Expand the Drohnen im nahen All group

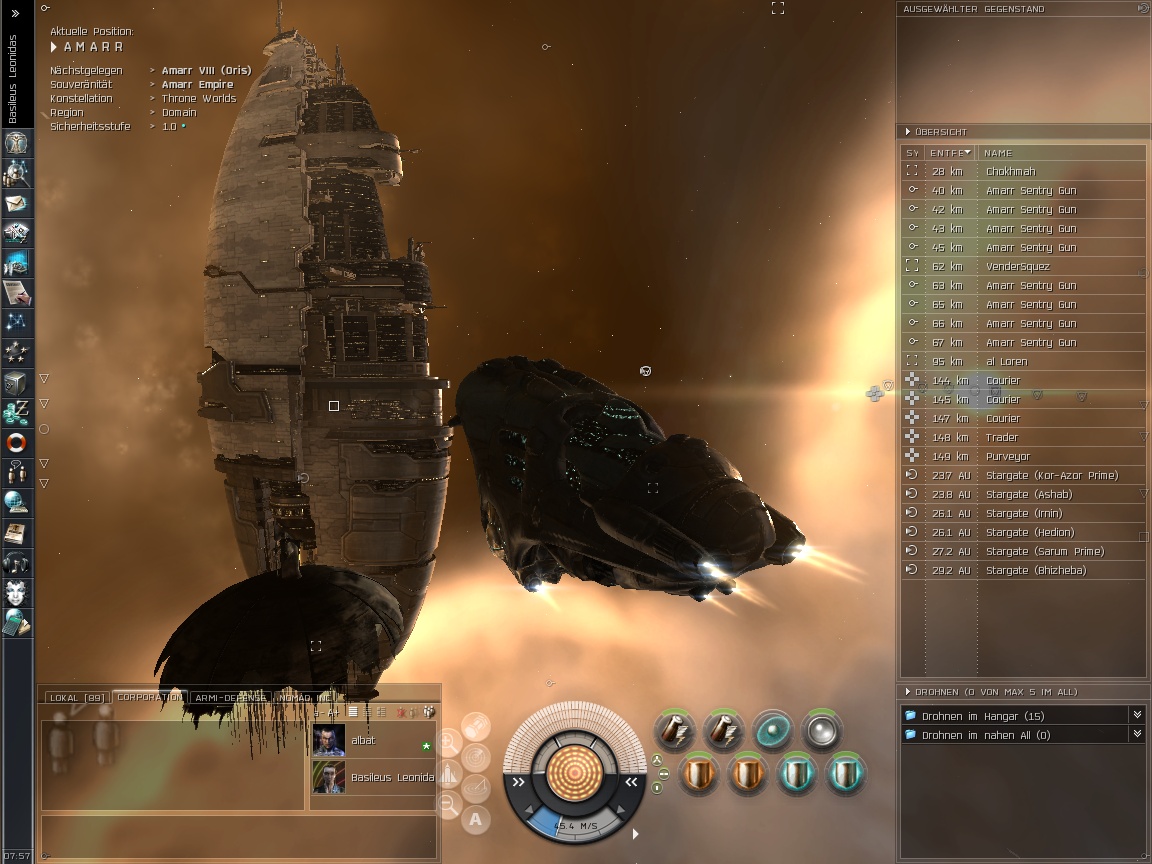click(1136, 734)
